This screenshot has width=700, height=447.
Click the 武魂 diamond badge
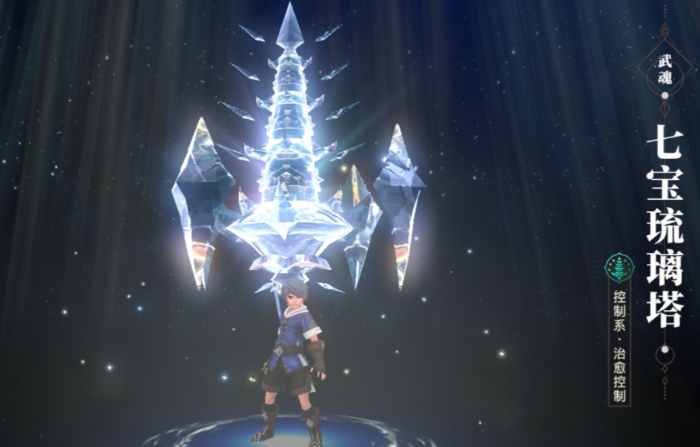point(665,64)
